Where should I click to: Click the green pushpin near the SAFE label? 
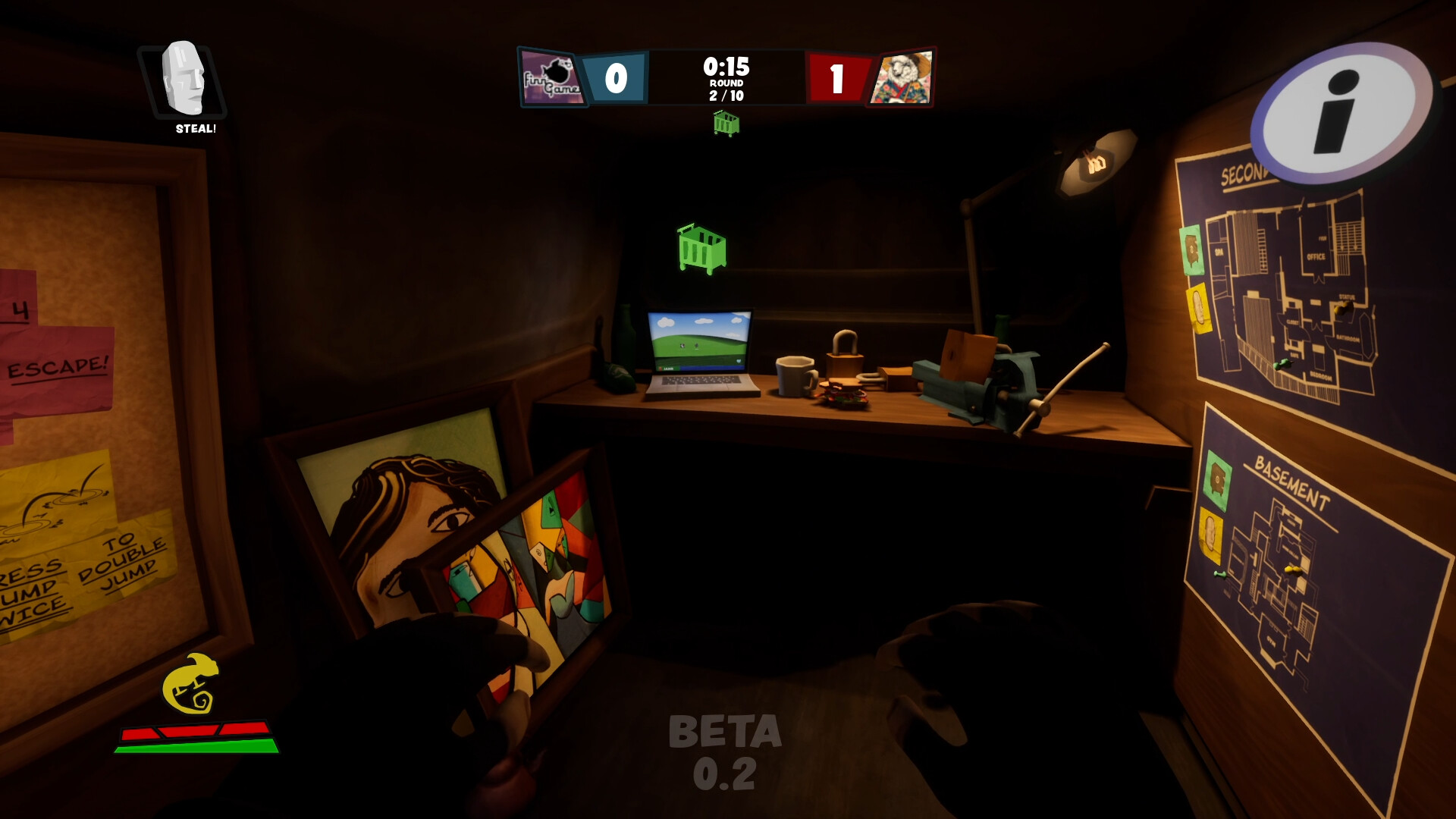click(1282, 365)
